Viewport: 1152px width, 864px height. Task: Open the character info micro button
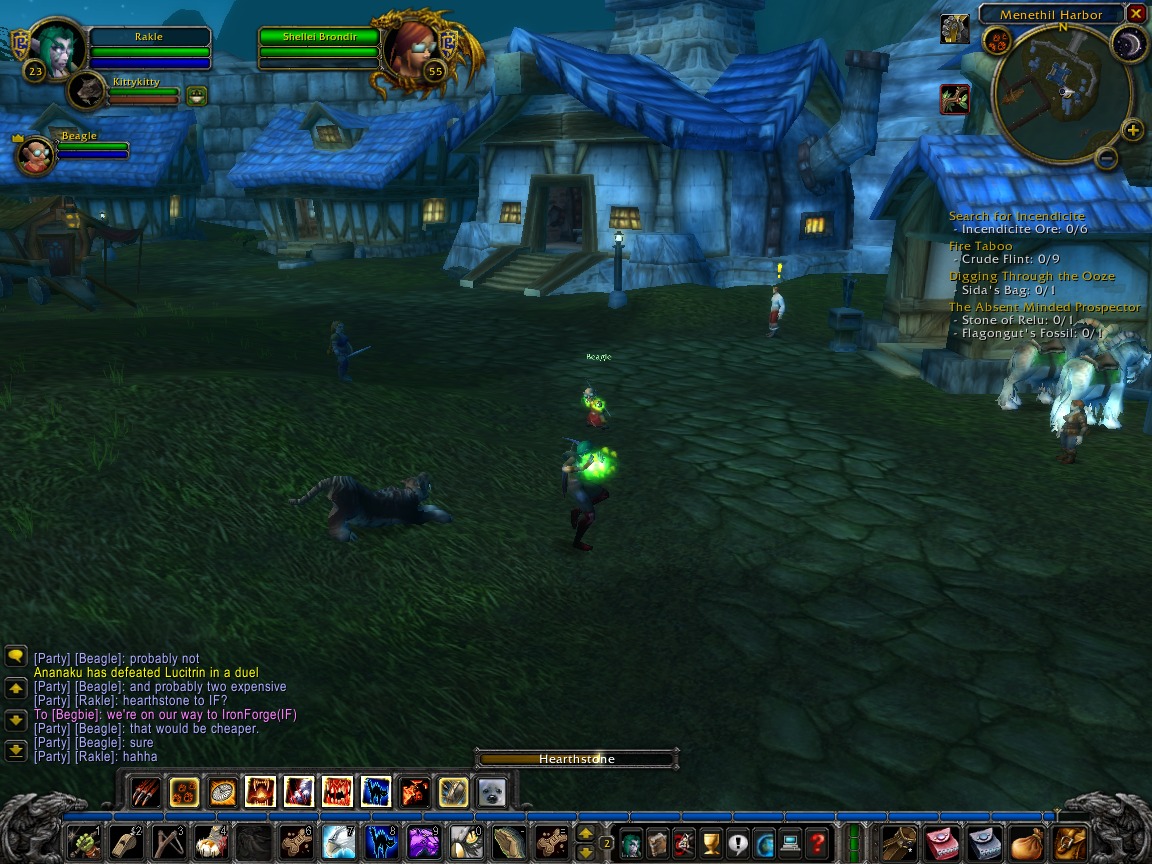pos(631,842)
